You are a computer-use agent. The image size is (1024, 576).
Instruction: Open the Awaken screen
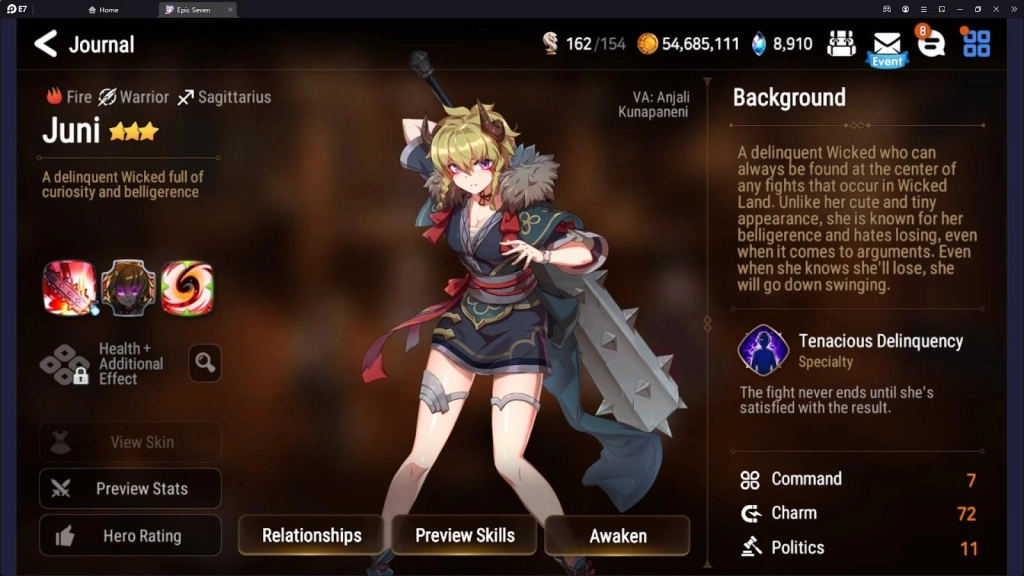point(617,535)
